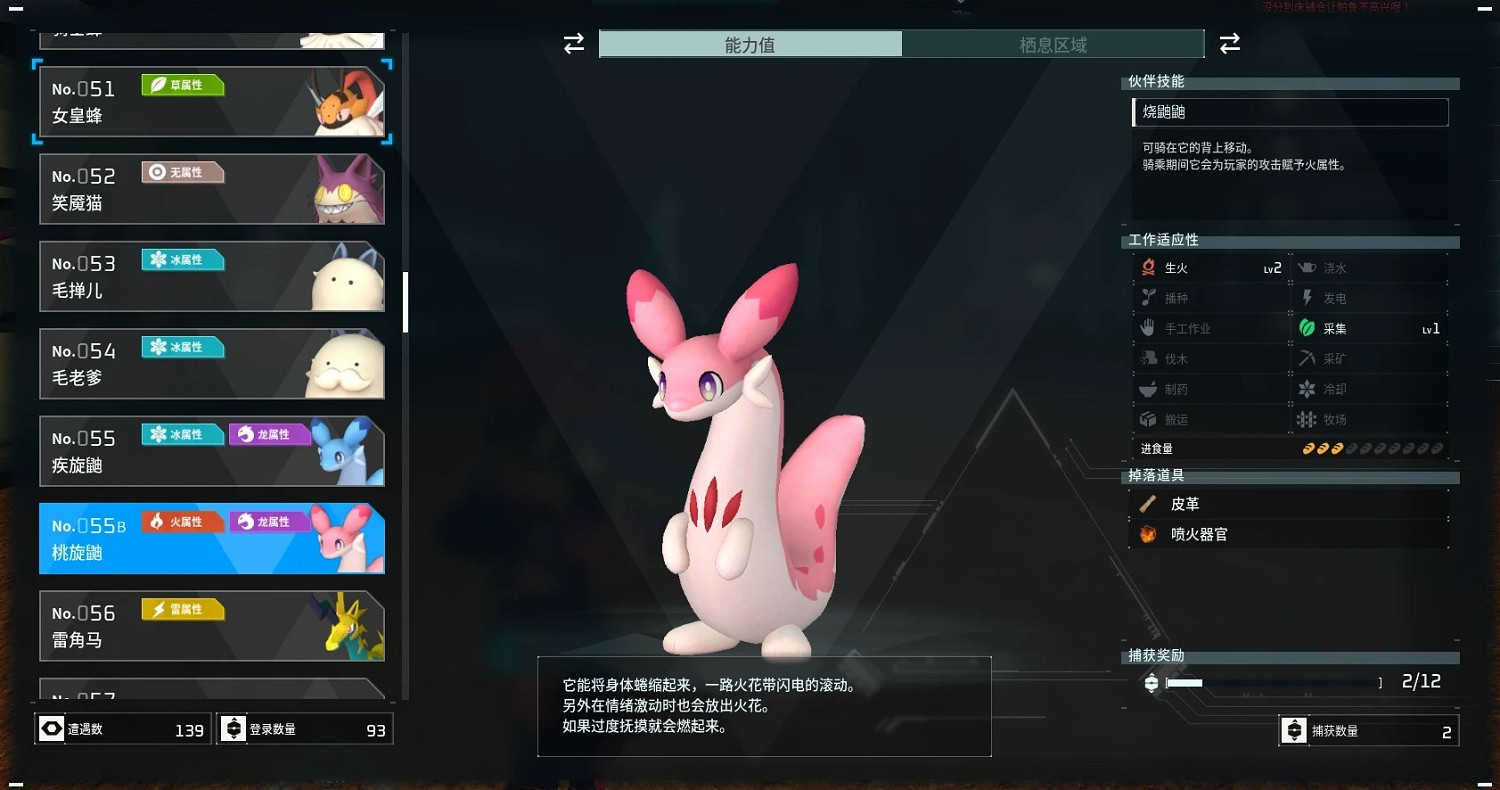This screenshot has width=1500, height=790.
Task: Click the 采矿 (Mining) pickaxe icon
Action: tap(1309, 358)
